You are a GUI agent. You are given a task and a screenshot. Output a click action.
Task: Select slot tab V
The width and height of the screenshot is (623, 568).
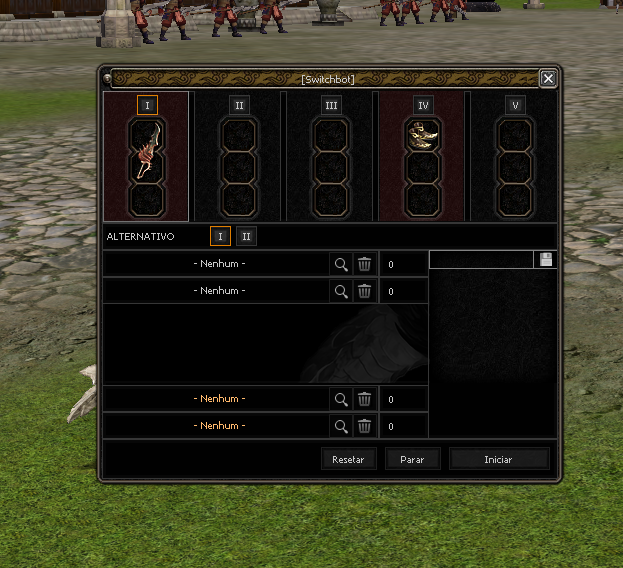pyautogui.click(x=515, y=105)
